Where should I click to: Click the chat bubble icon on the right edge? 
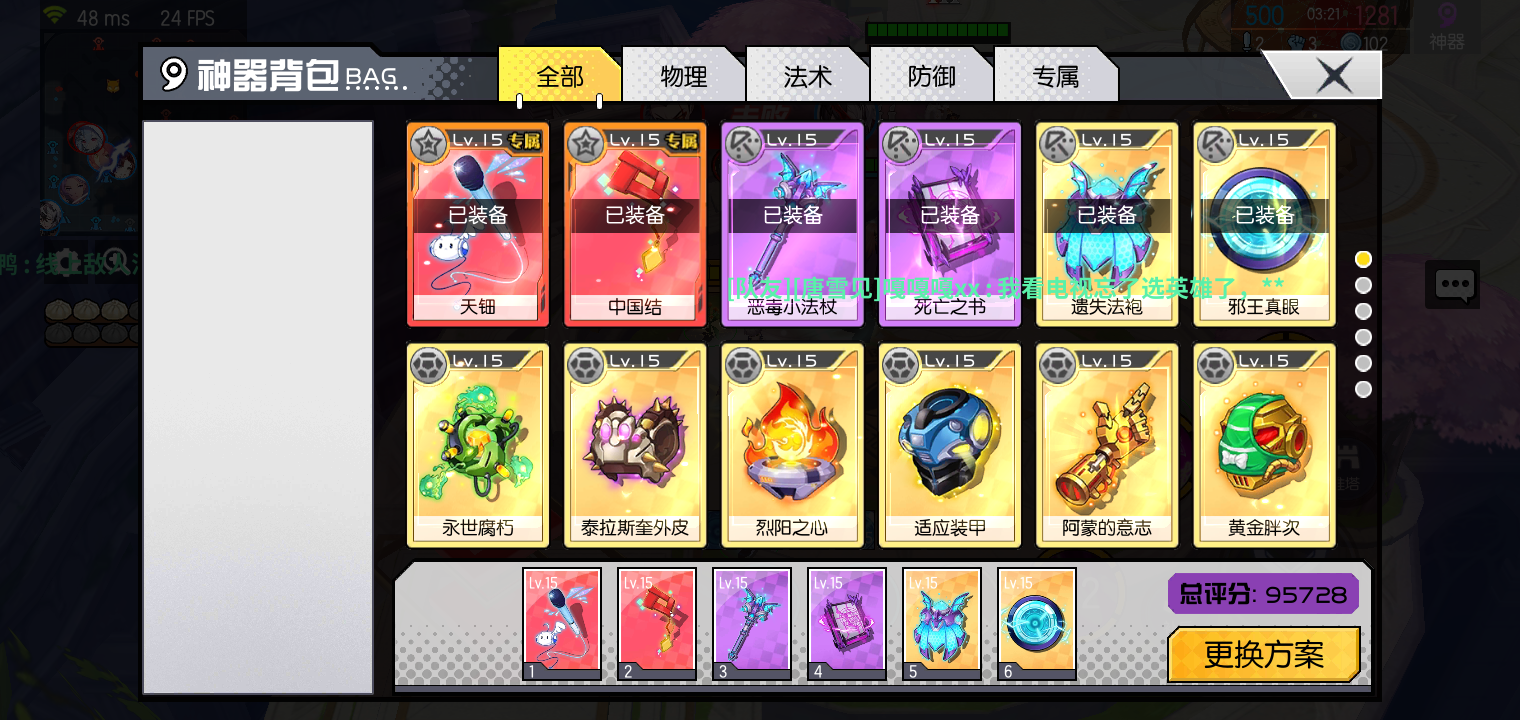[1452, 284]
